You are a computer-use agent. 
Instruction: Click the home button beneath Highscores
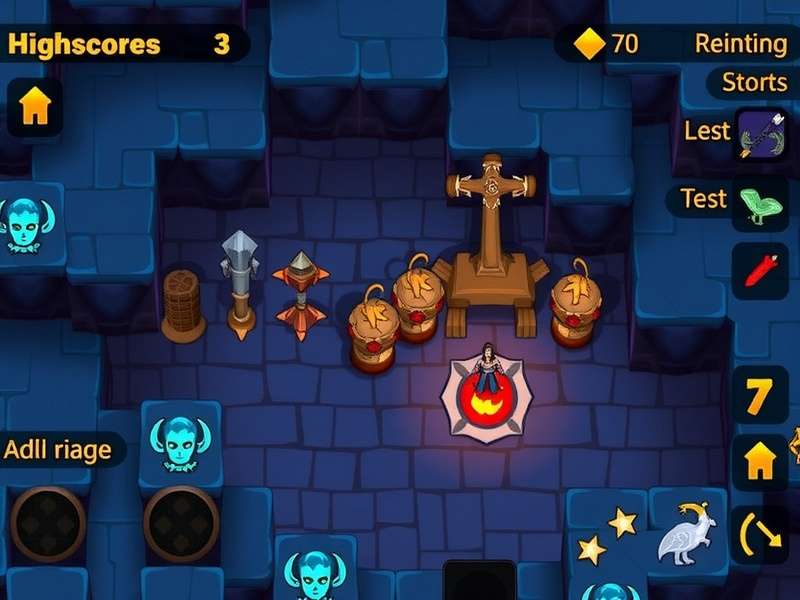click(34, 108)
